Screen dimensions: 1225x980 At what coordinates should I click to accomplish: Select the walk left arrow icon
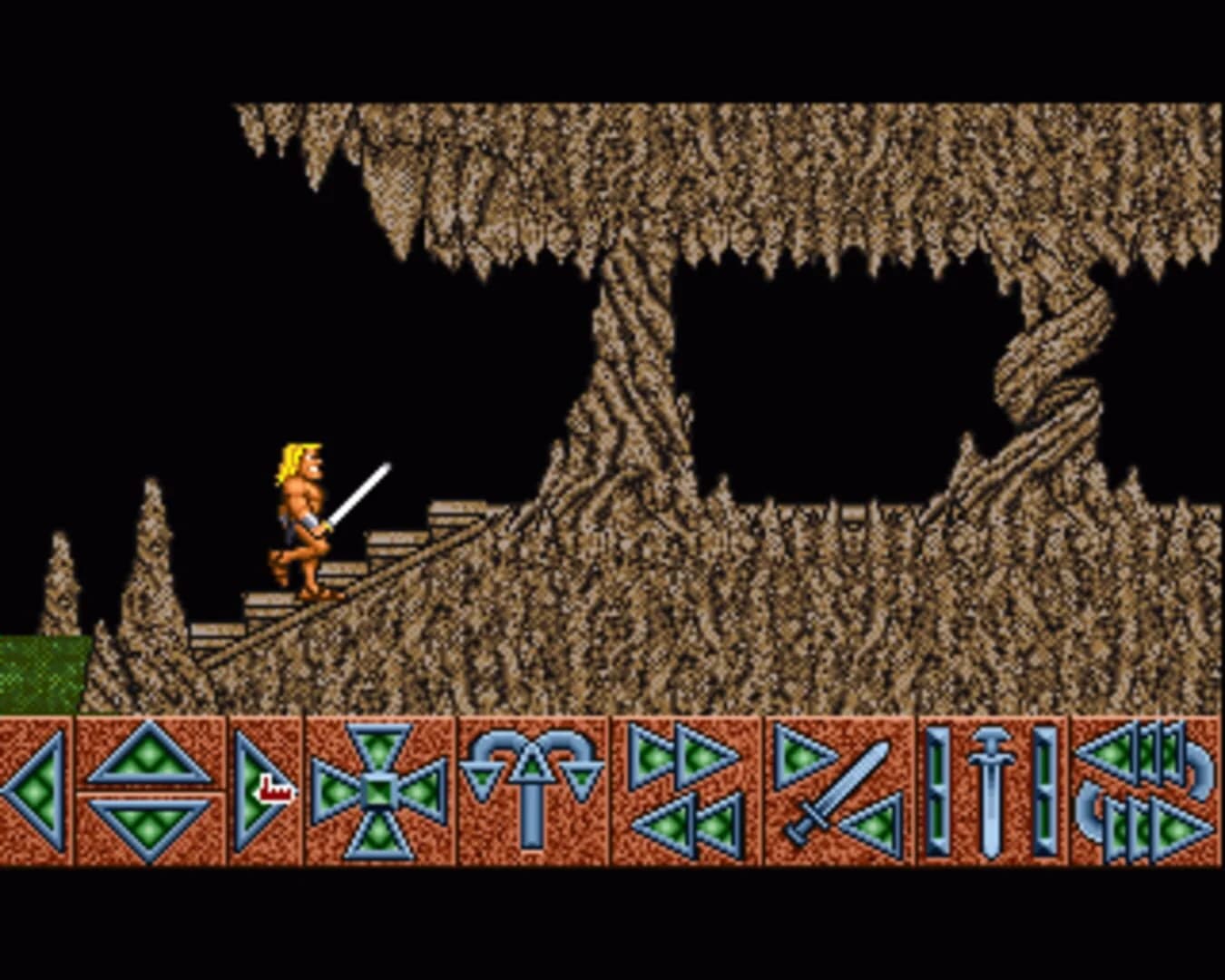point(36,794)
